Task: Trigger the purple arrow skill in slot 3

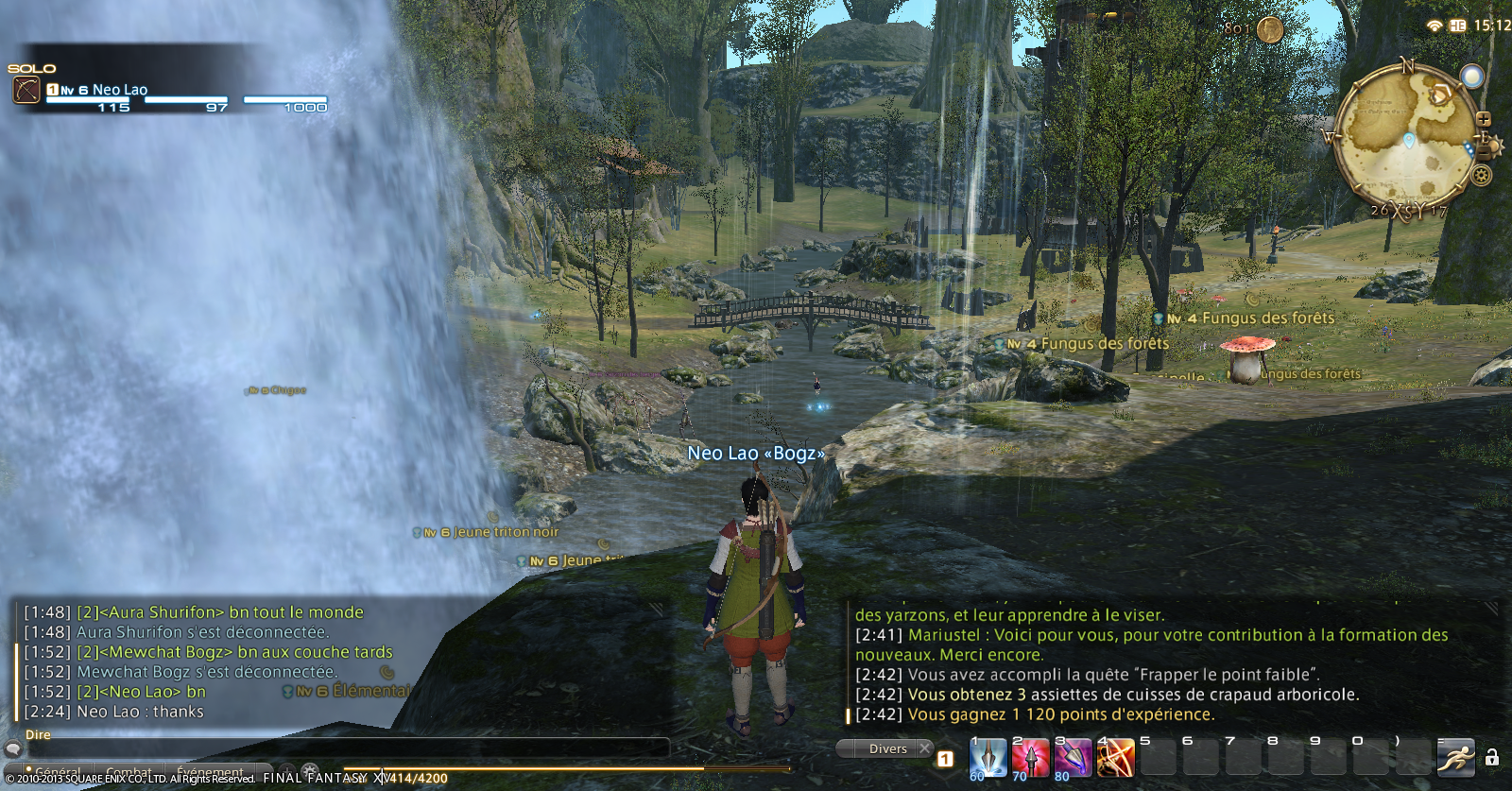Action: click(x=1074, y=758)
